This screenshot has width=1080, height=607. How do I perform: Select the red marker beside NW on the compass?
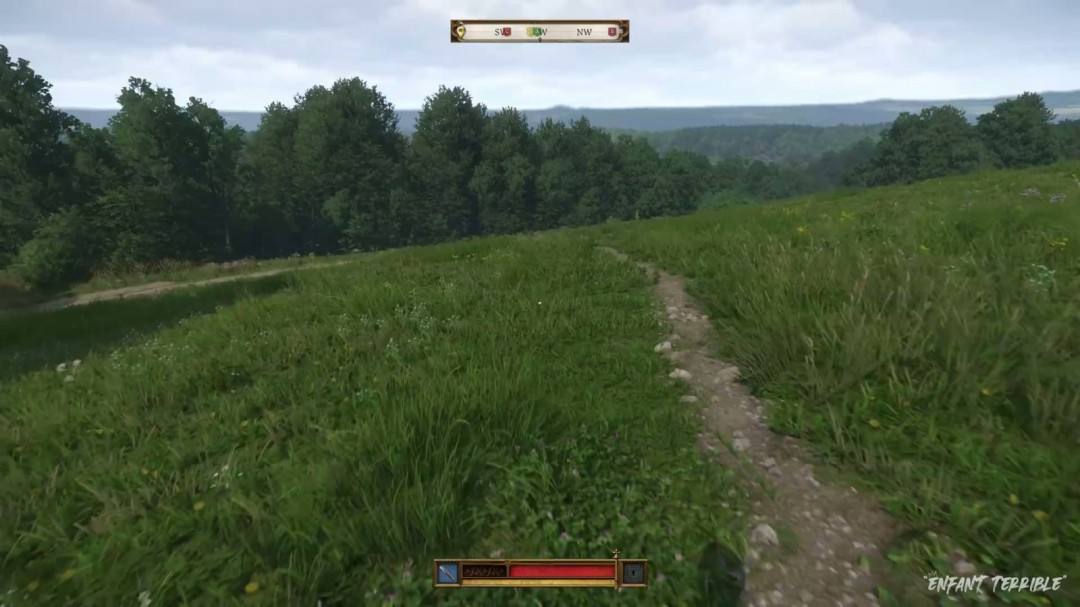coord(612,32)
